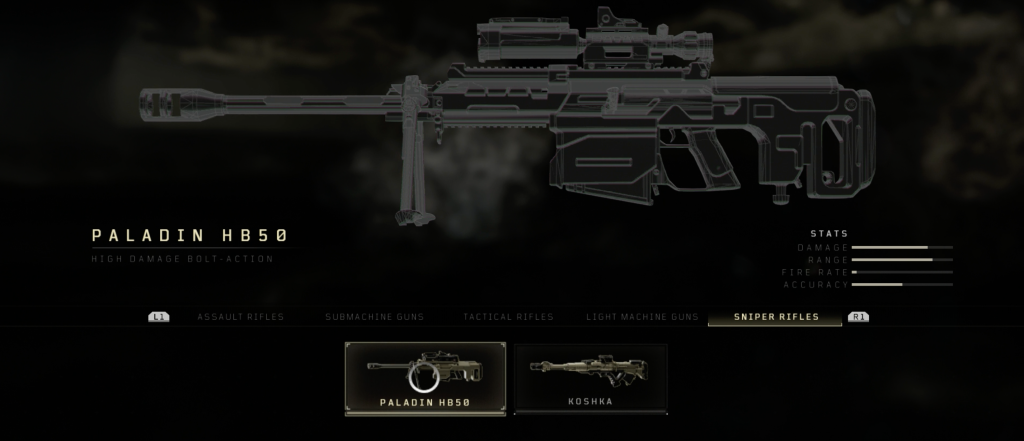The image size is (1024, 441).
Task: Choose the Light Machine Guns tab
Action: (642, 317)
